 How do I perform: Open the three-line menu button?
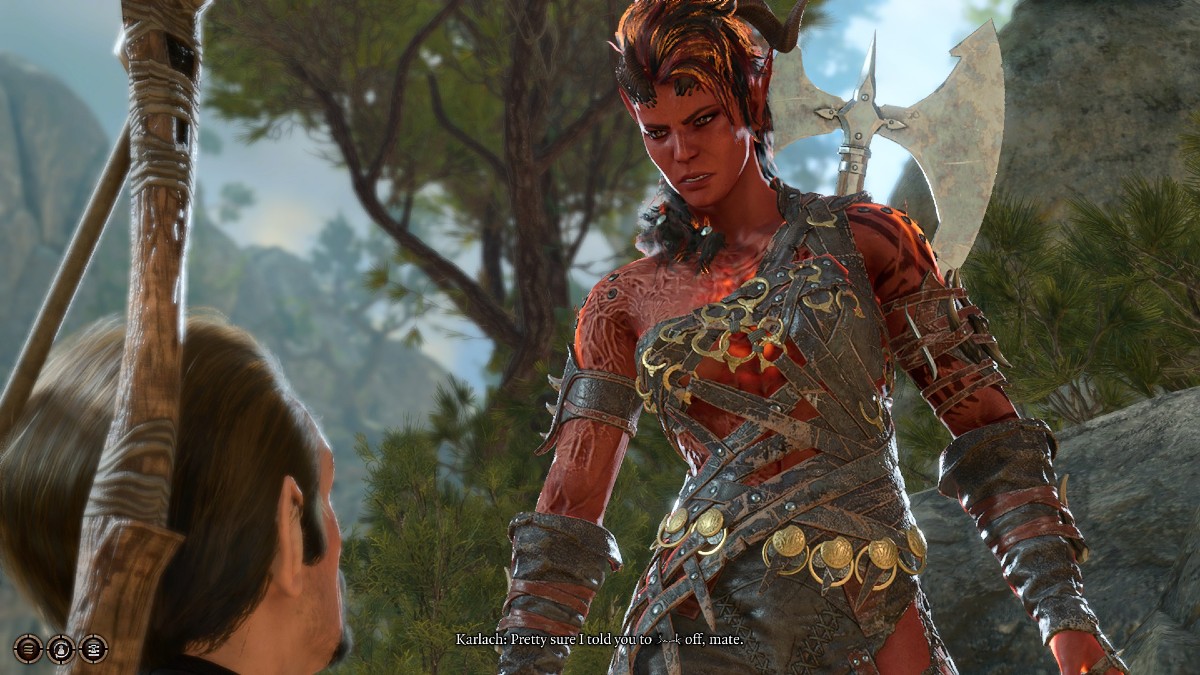[x=28, y=649]
